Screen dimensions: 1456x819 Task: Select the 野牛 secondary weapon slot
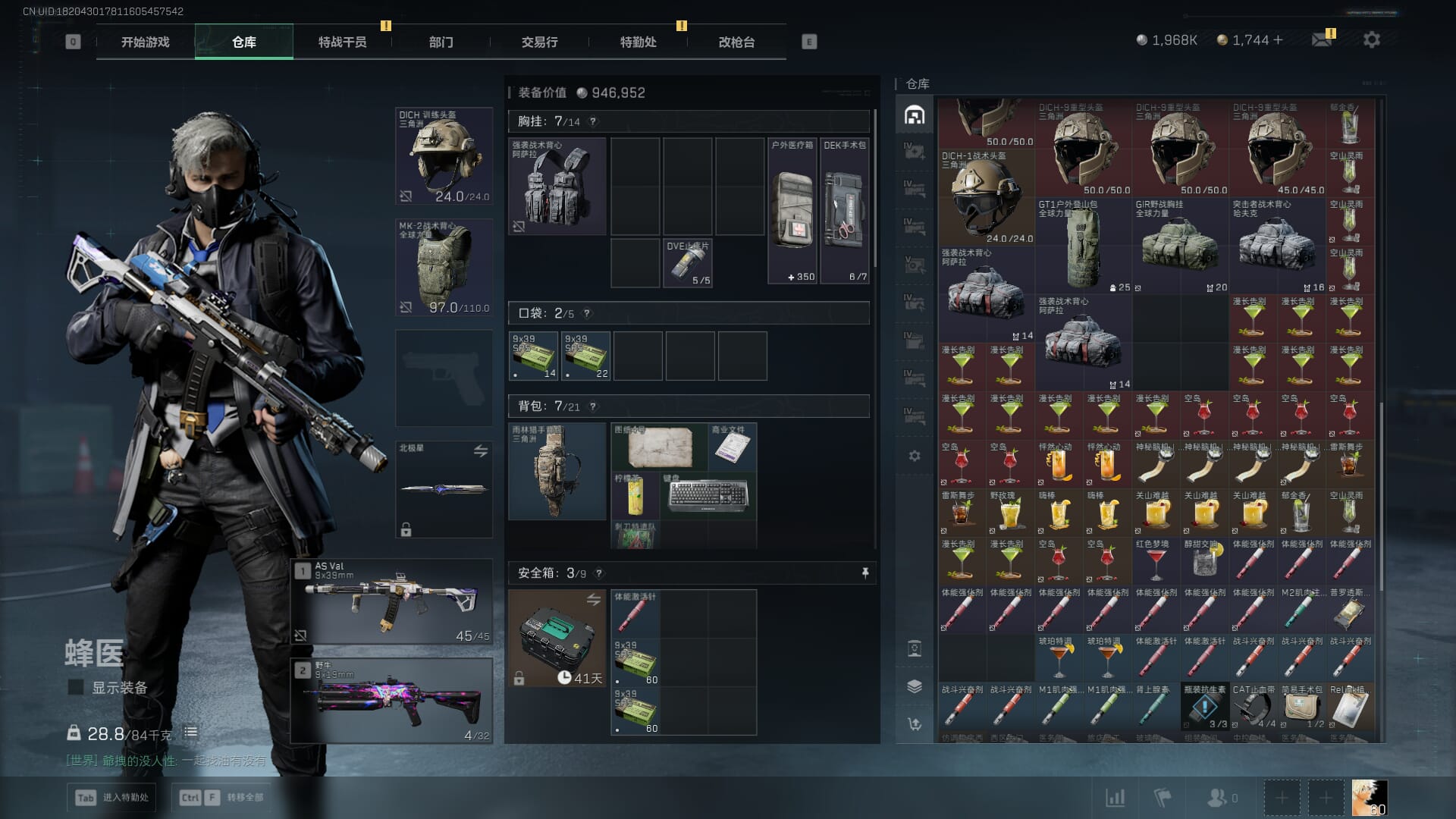click(x=392, y=701)
